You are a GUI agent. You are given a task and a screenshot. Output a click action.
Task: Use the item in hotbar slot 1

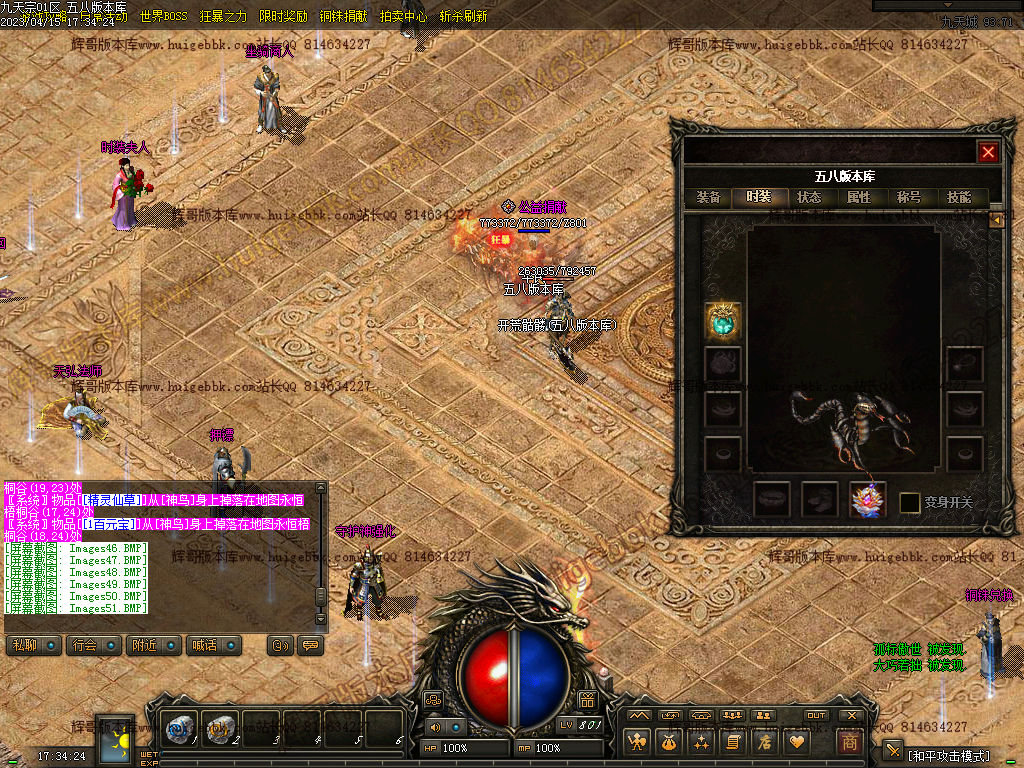click(x=182, y=731)
